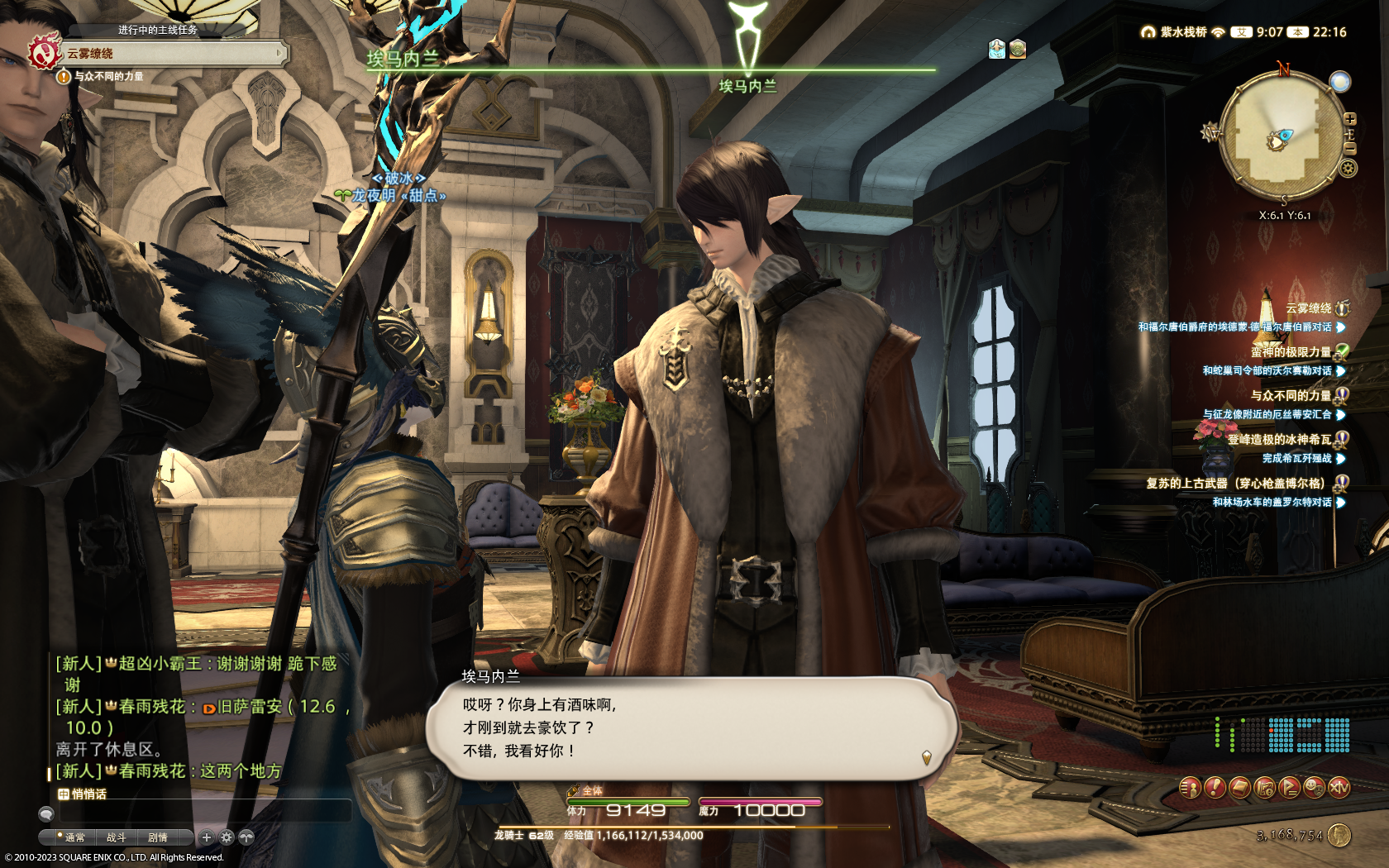Open minimap settings gear
Image resolution: width=1389 pixels, height=868 pixels.
[x=1348, y=169]
